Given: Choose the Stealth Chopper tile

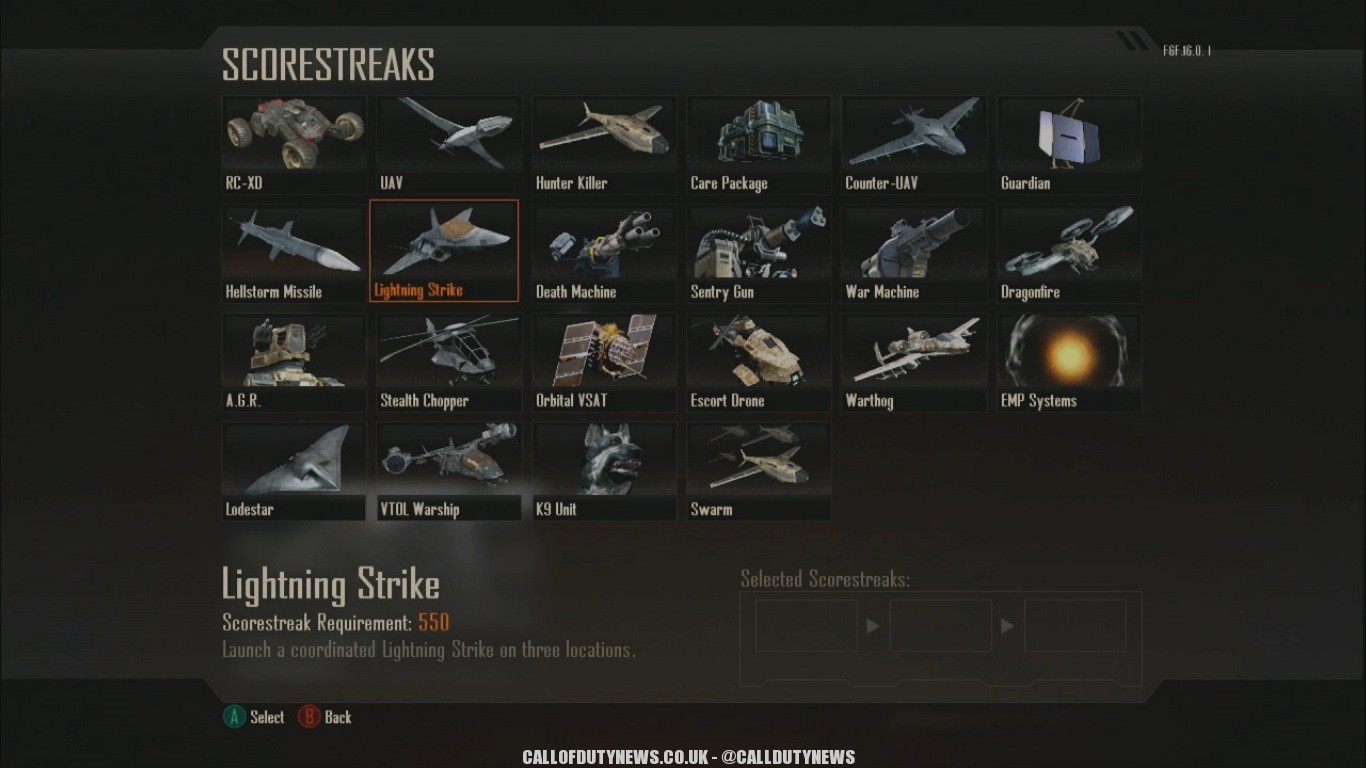Looking at the screenshot, I should click(449, 361).
